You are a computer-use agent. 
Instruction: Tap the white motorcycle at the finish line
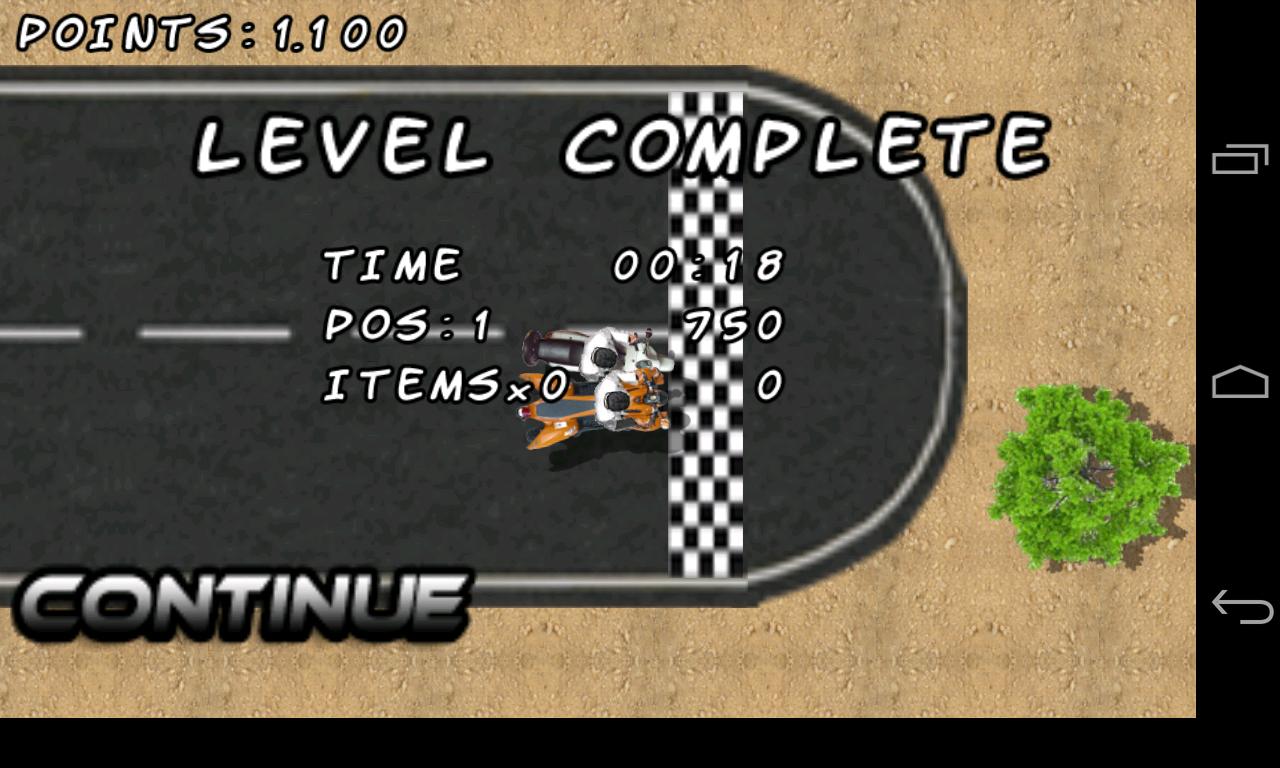590,345
